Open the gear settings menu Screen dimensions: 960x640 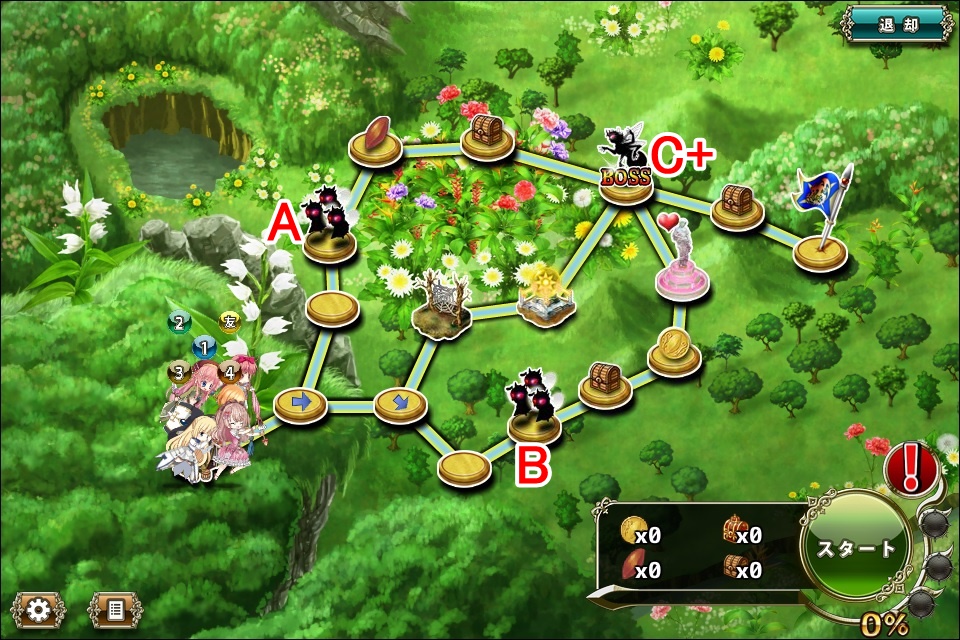pos(40,609)
